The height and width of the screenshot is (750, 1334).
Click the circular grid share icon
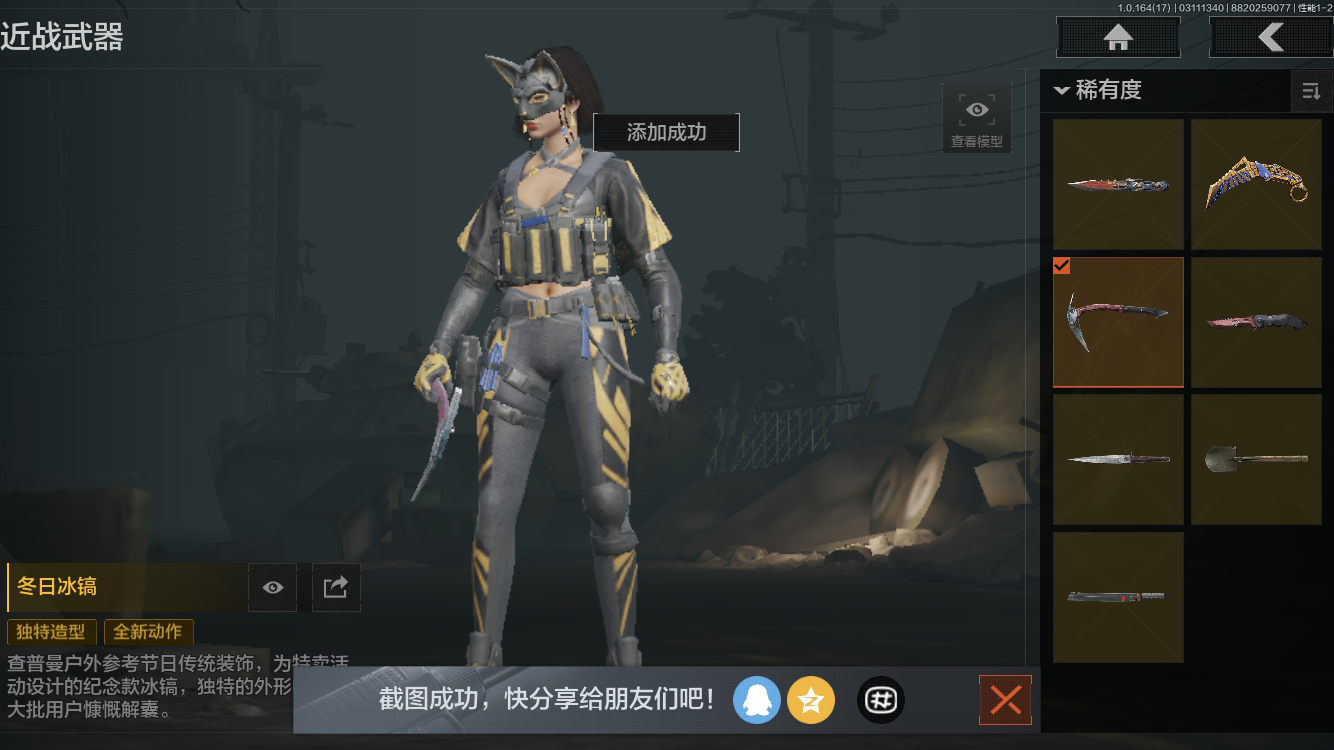point(880,700)
